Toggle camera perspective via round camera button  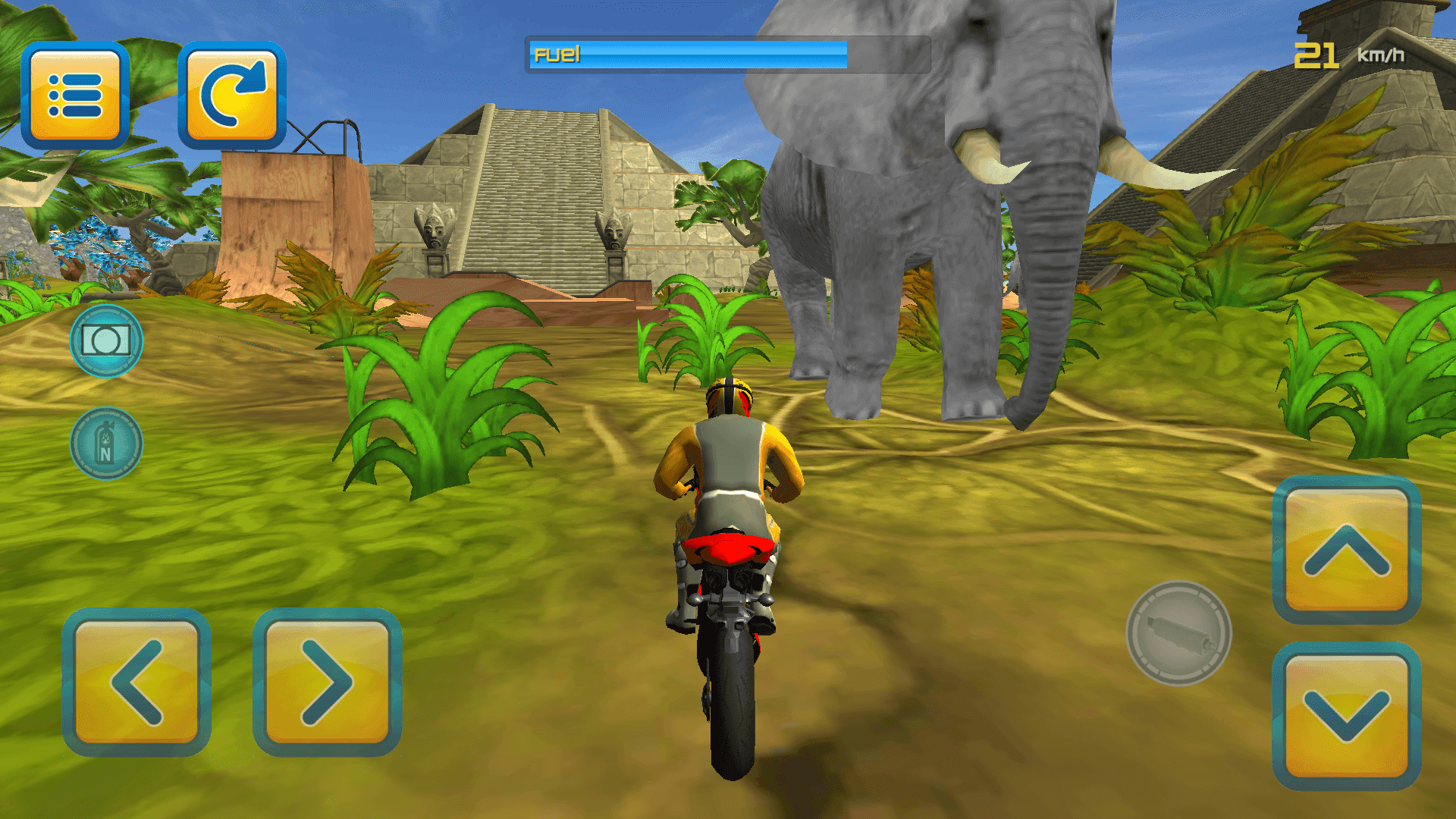point(106,339)
